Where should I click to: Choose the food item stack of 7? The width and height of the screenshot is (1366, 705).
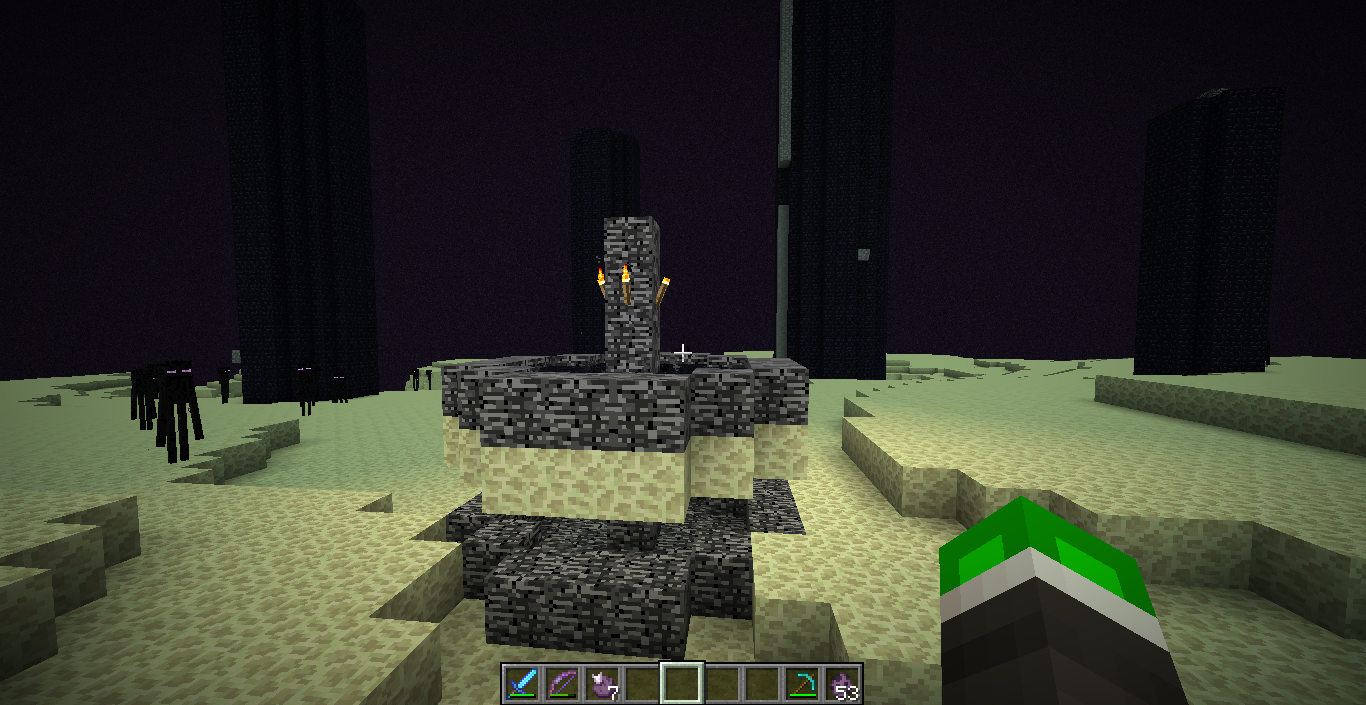coord(603,684)
